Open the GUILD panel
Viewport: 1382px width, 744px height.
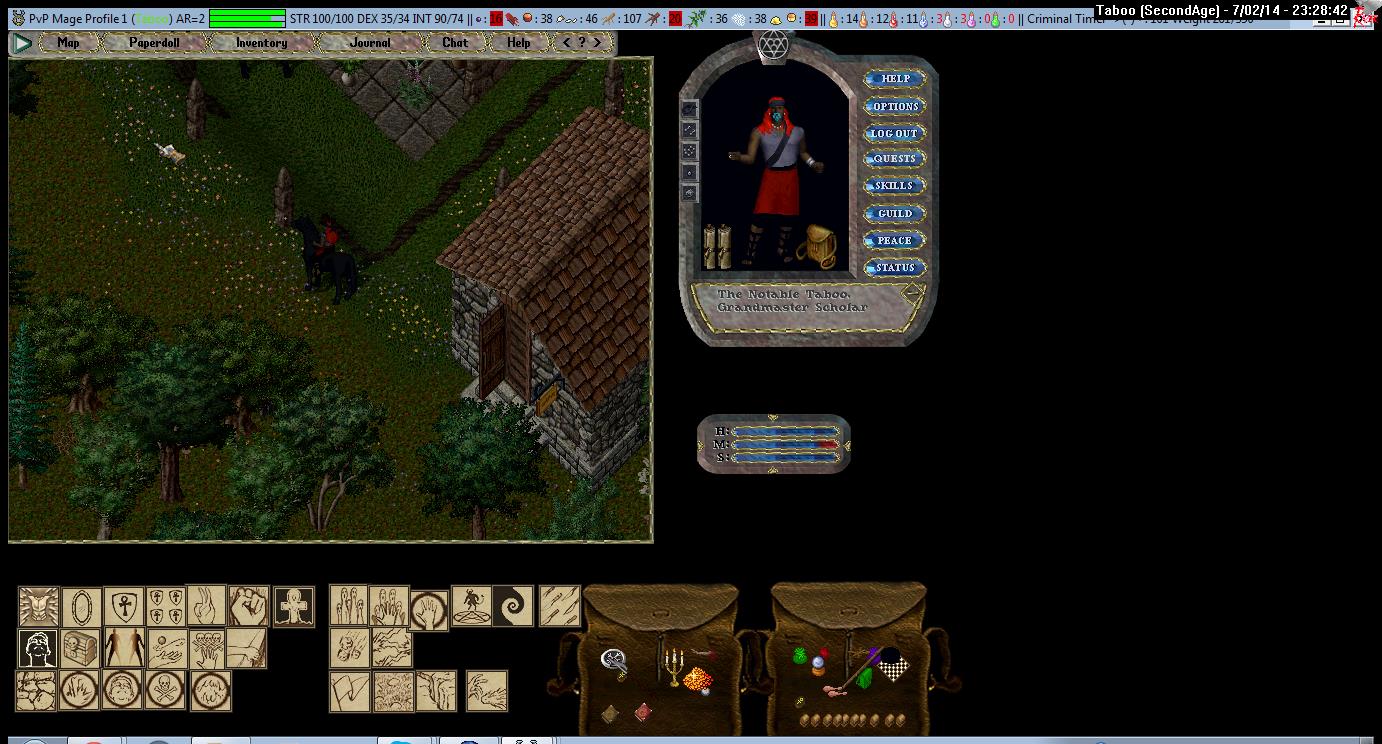[894, 213]
